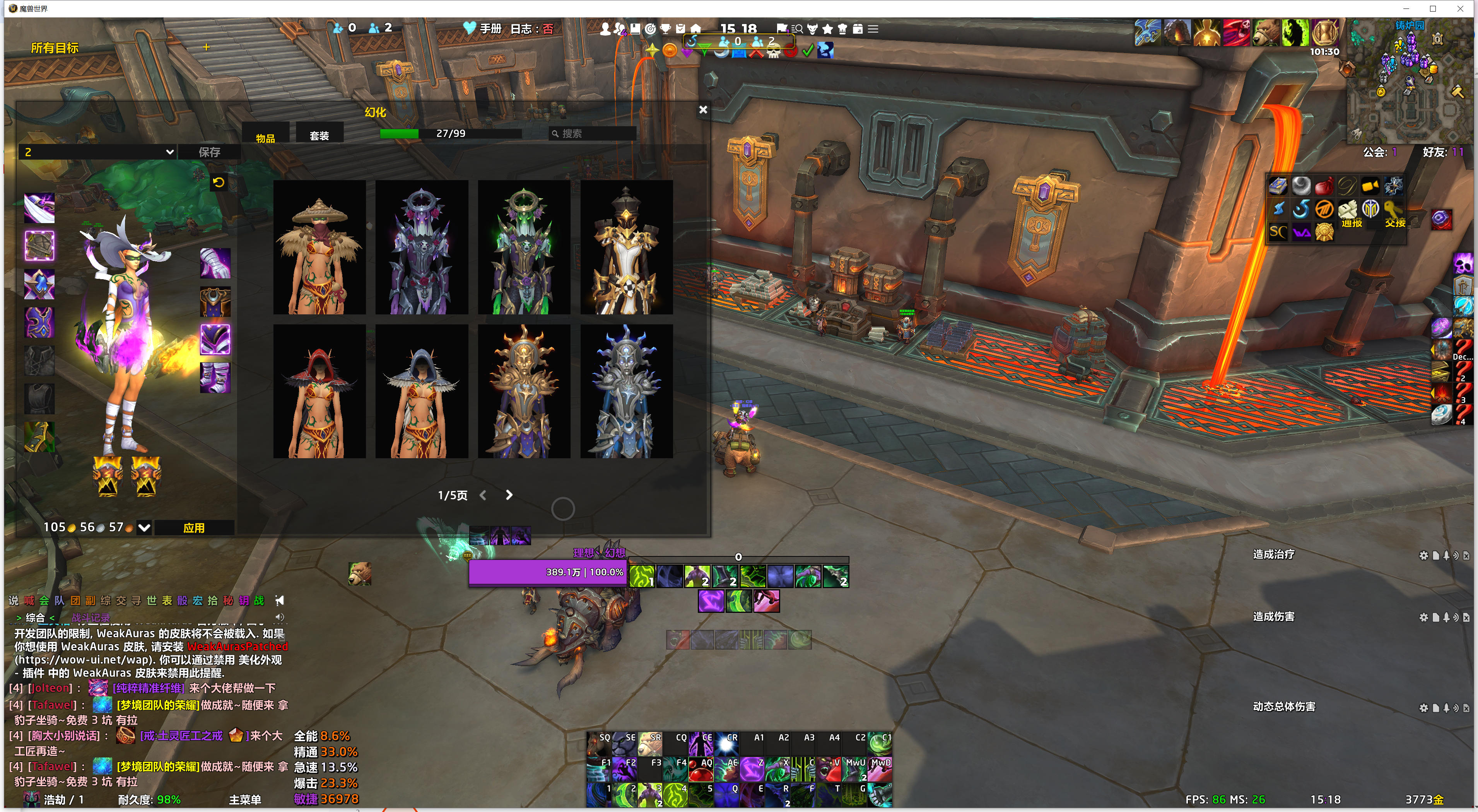Switch to the 套装 tab
1478x812 pixels.
tap(319, 136)
